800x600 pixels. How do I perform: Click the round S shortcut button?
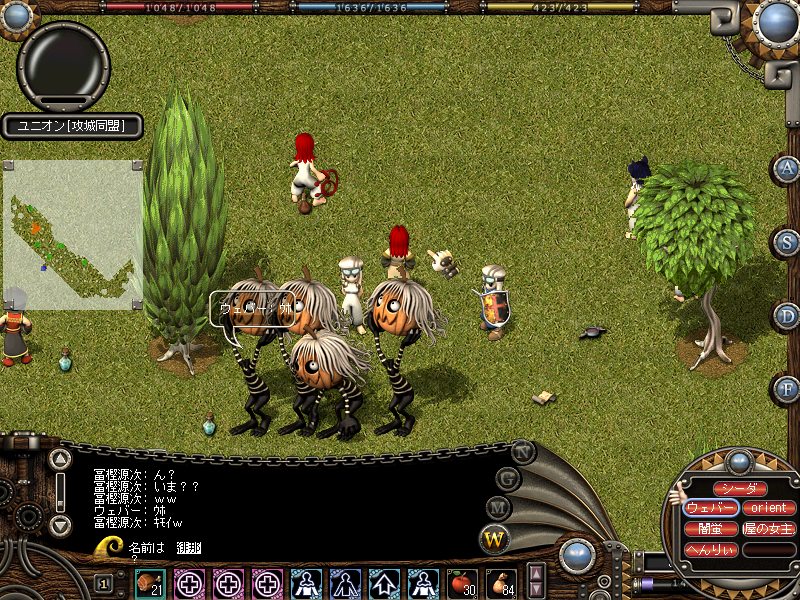[787, 242]
